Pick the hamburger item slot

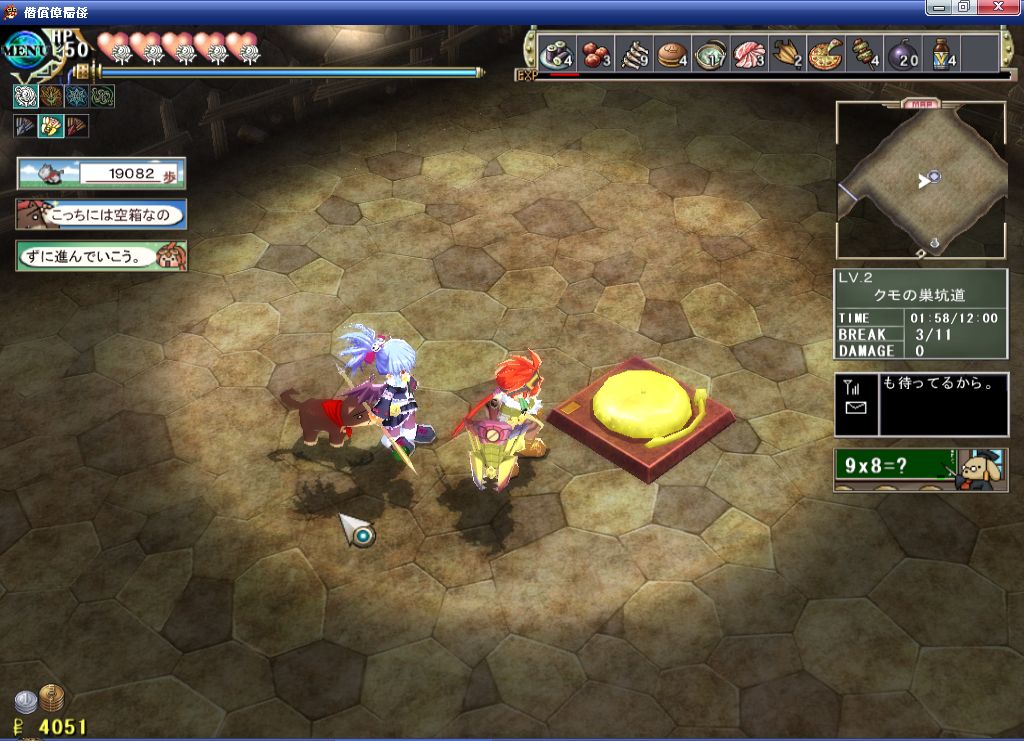[x=671, y=54]
